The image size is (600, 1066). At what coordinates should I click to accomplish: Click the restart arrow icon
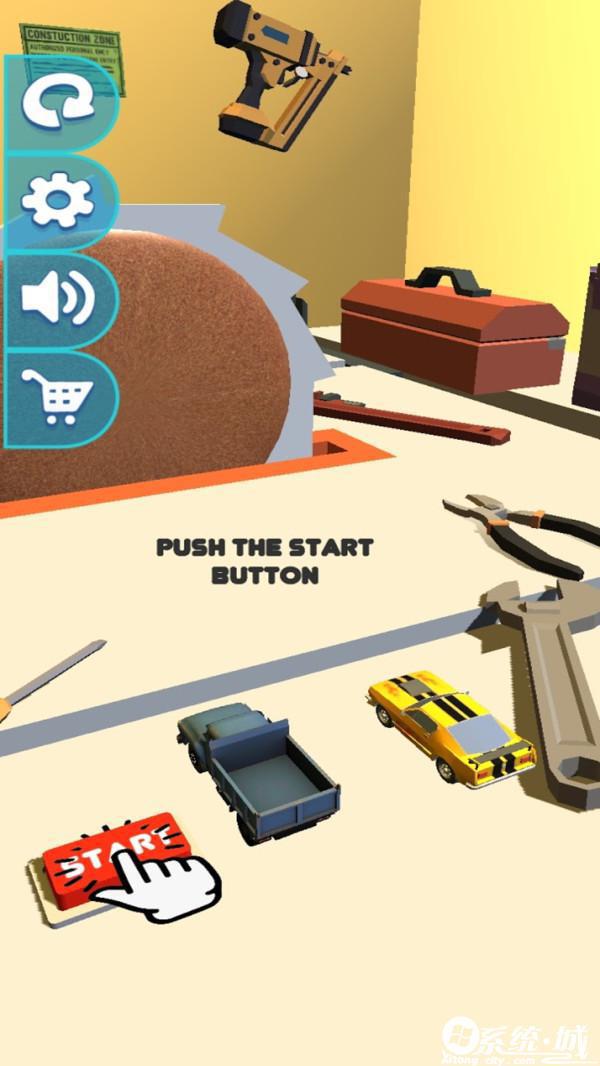click(57, 103)
